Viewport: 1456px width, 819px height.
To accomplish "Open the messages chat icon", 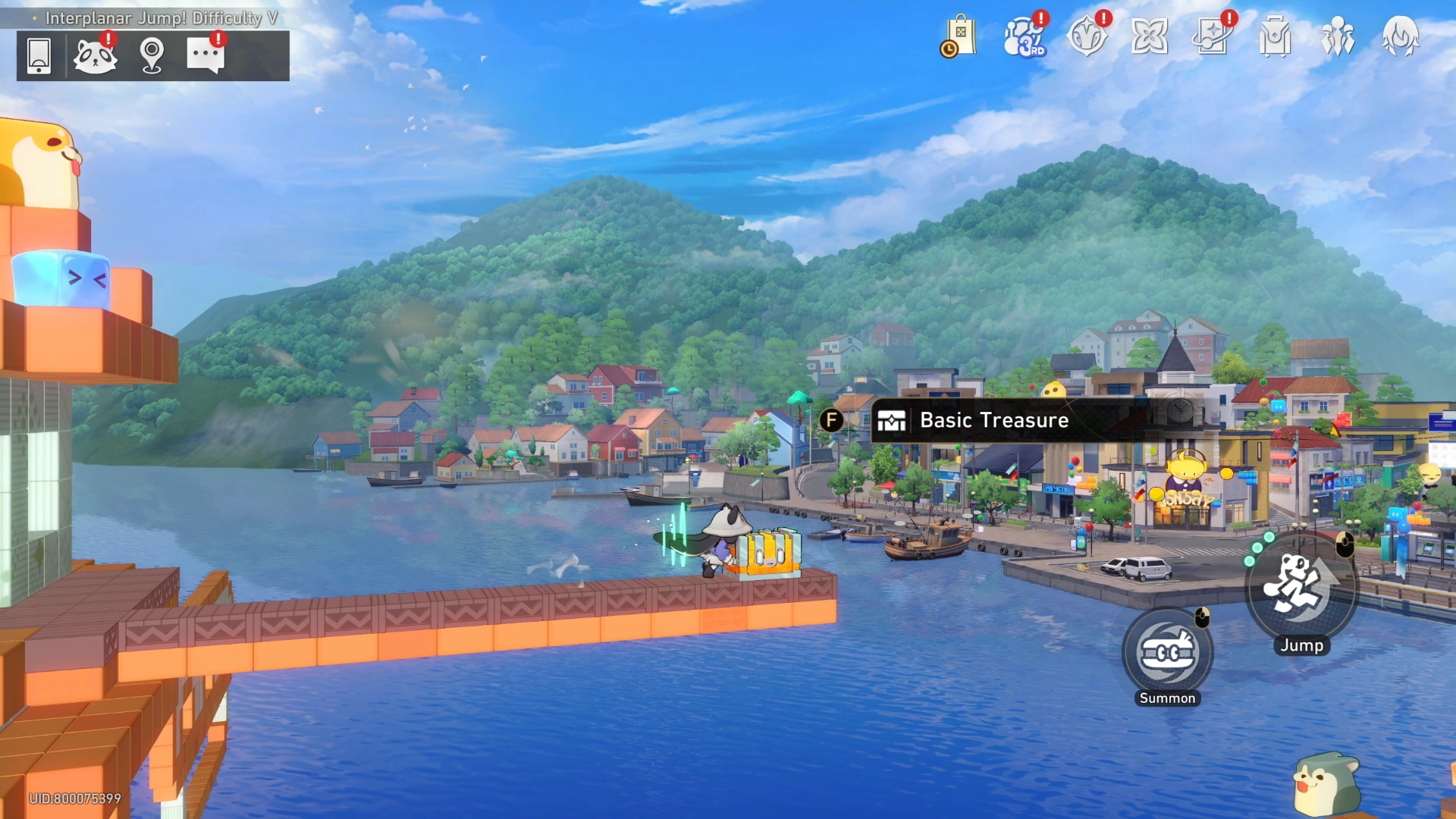I will (206, 55).
